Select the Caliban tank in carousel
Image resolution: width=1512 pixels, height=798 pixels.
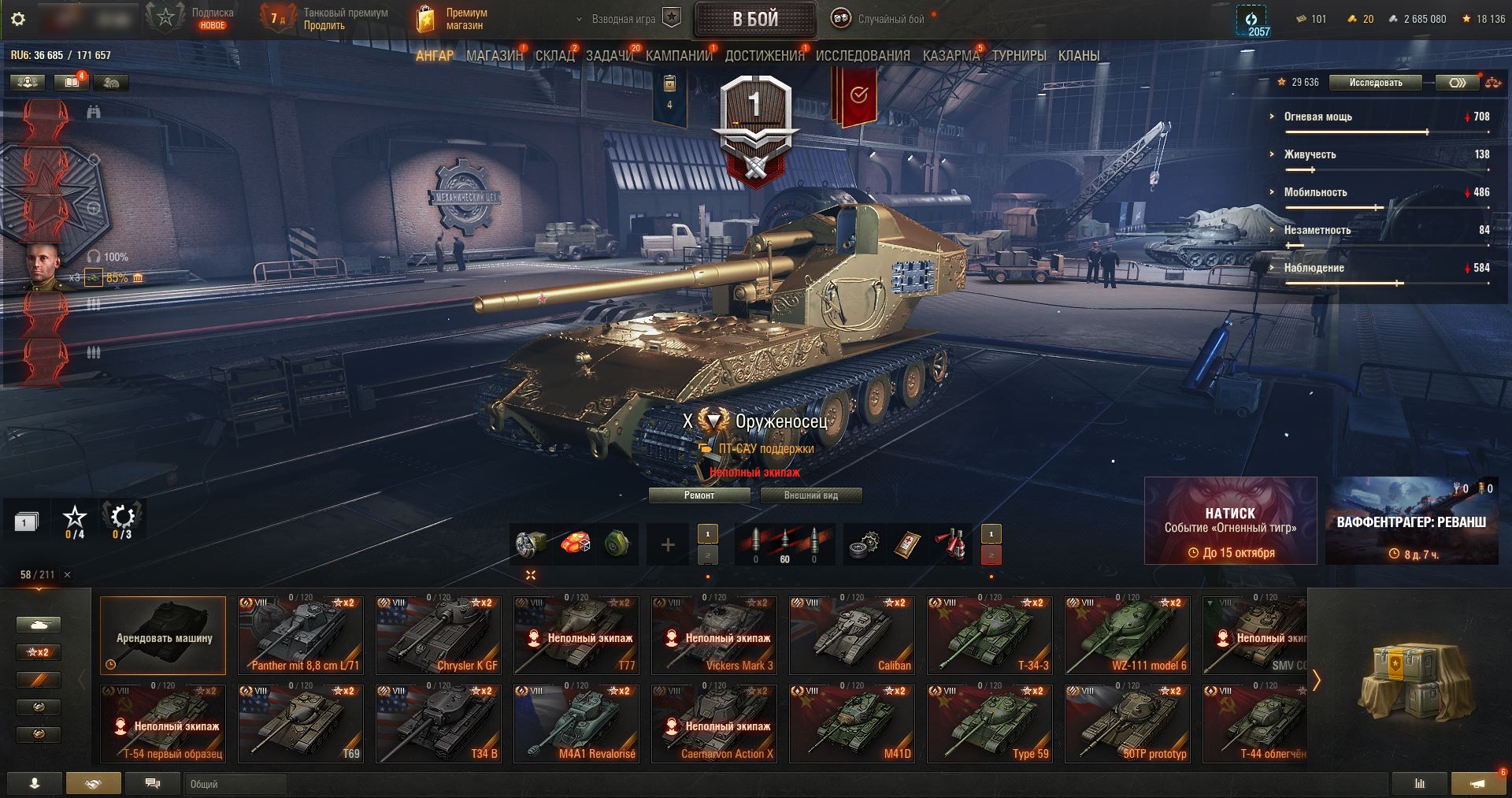[x=851, y=635]
